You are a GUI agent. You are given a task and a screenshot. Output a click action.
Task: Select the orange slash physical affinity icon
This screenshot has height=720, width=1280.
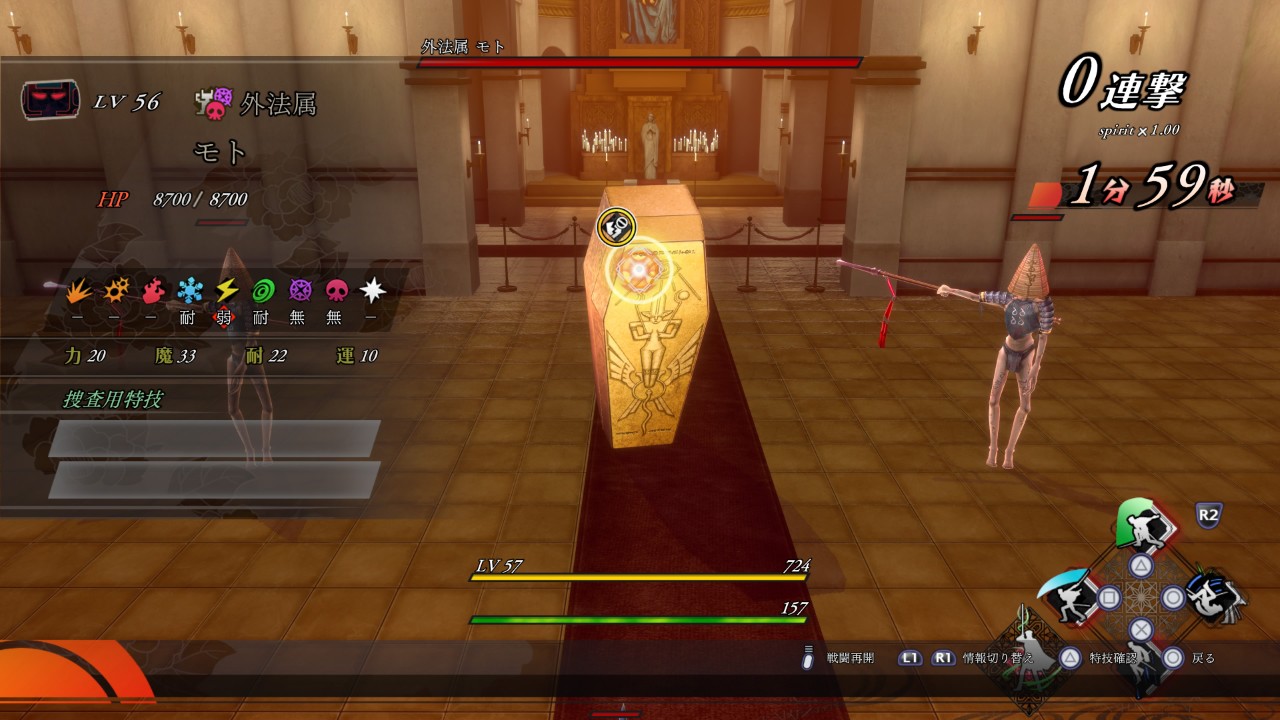(x=79, y=291)
